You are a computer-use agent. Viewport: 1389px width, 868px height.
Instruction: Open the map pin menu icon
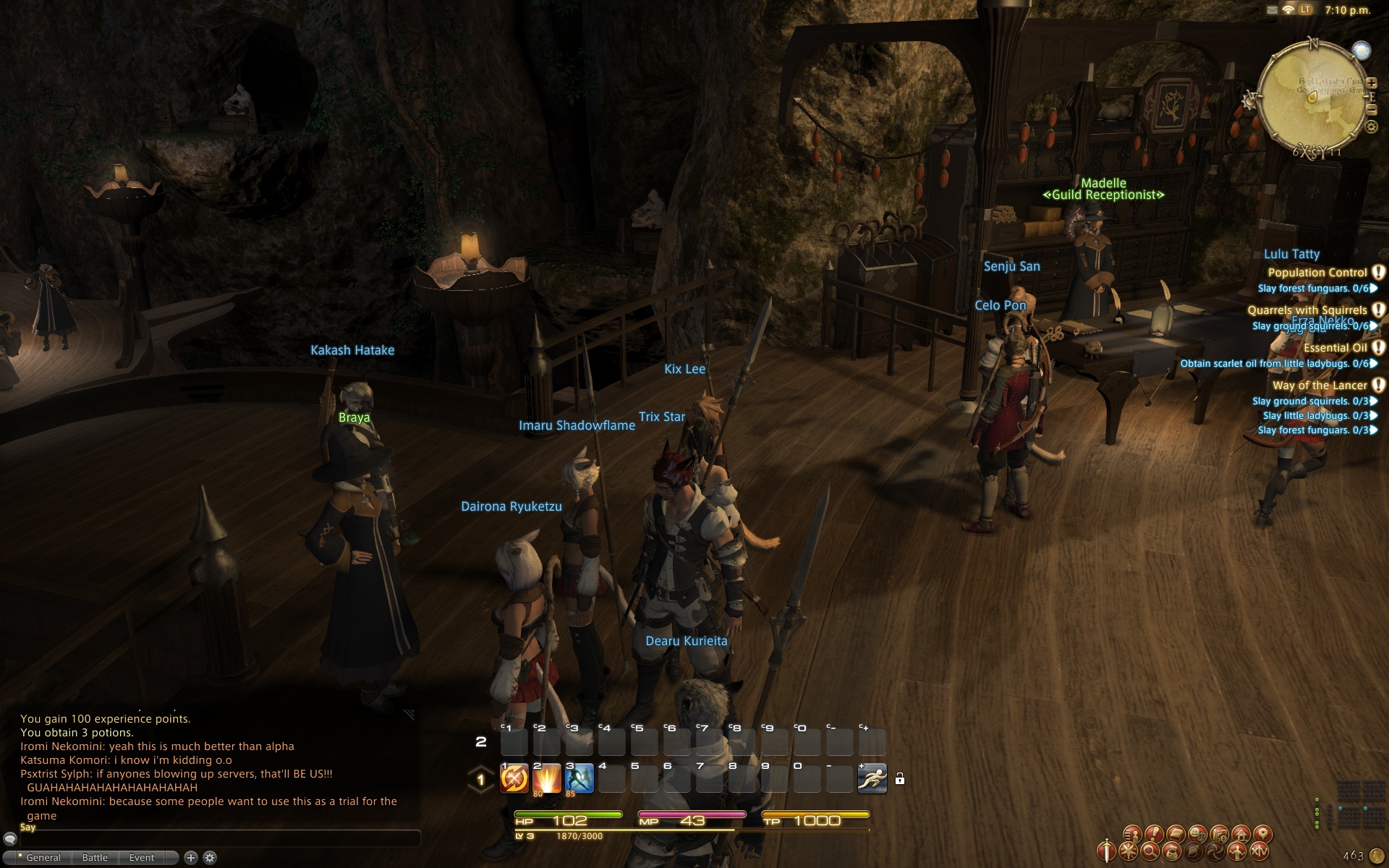pyautogui.click(x=1262, y=834)
